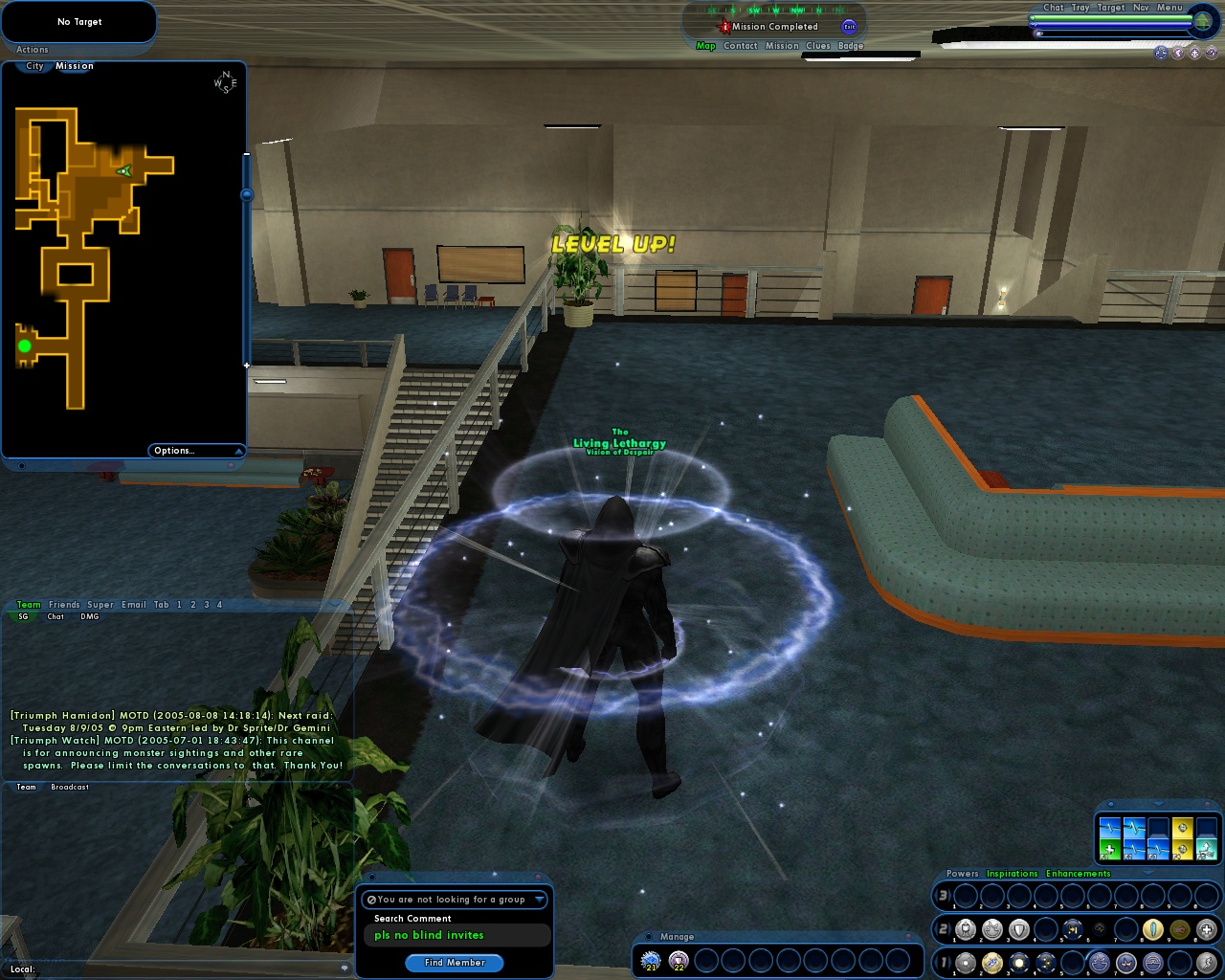Activate the Rest power with the sun icon
This screenshot has height=980, width=1225.
[1018, 962]
